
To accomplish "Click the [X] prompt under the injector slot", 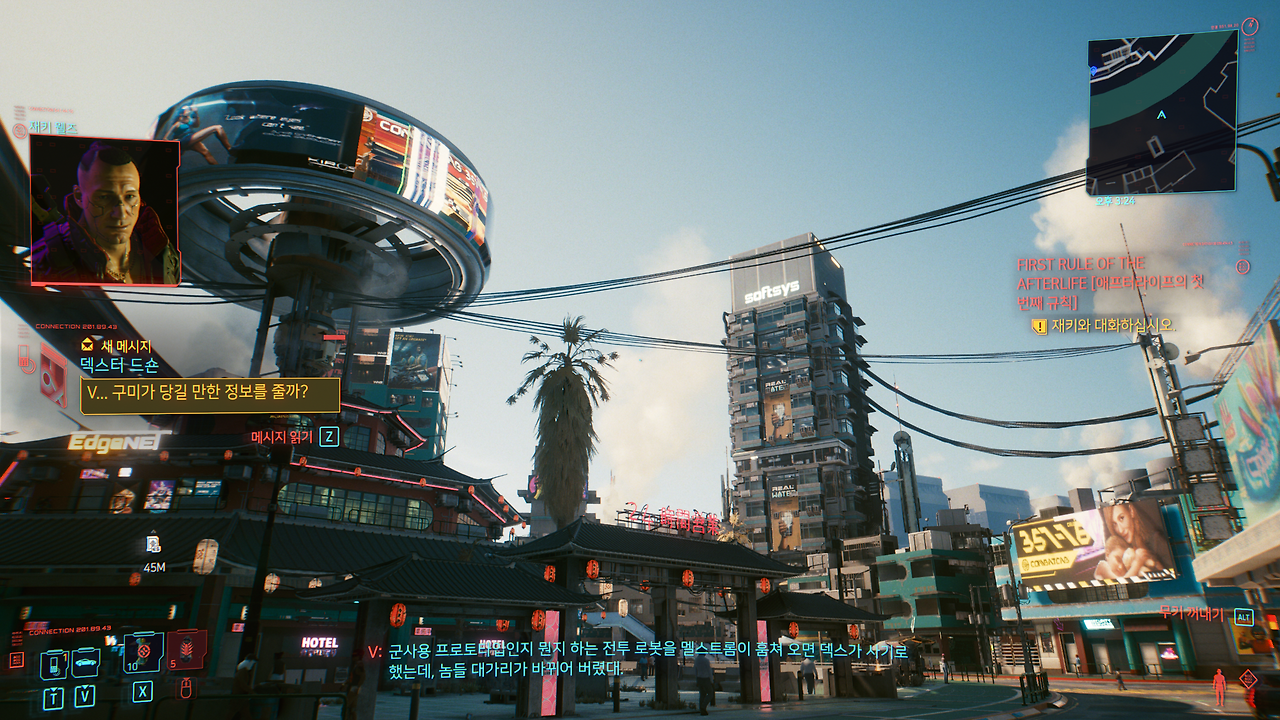I will tap(142, 691).
